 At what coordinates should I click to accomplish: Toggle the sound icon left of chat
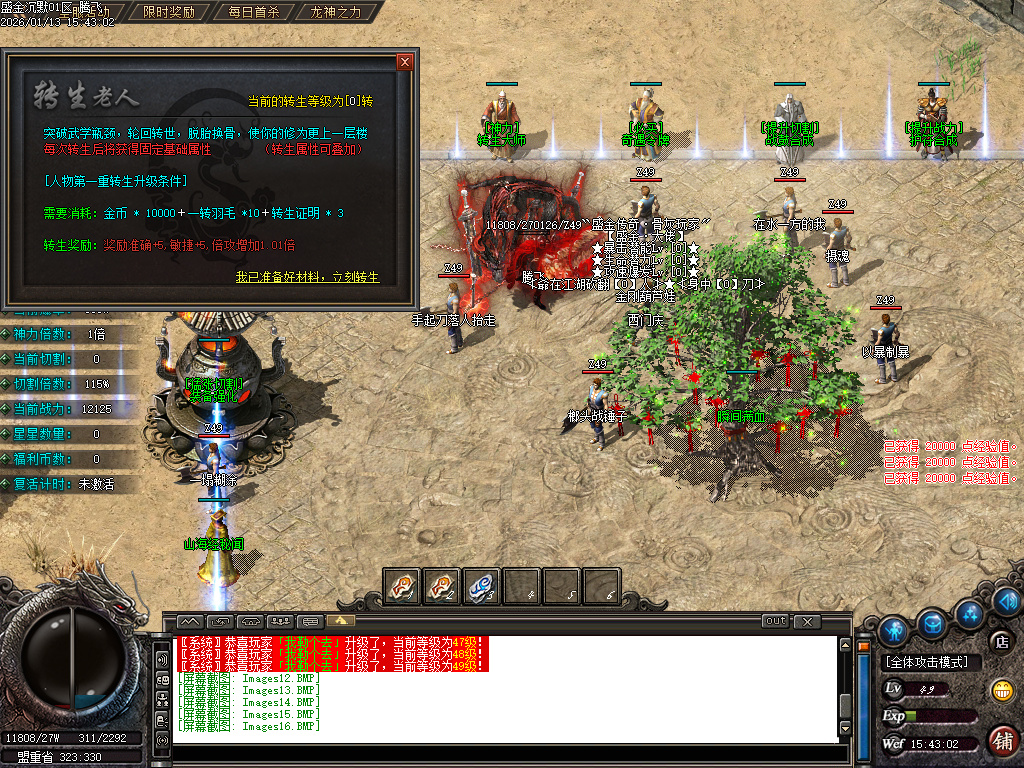point(162,660)
